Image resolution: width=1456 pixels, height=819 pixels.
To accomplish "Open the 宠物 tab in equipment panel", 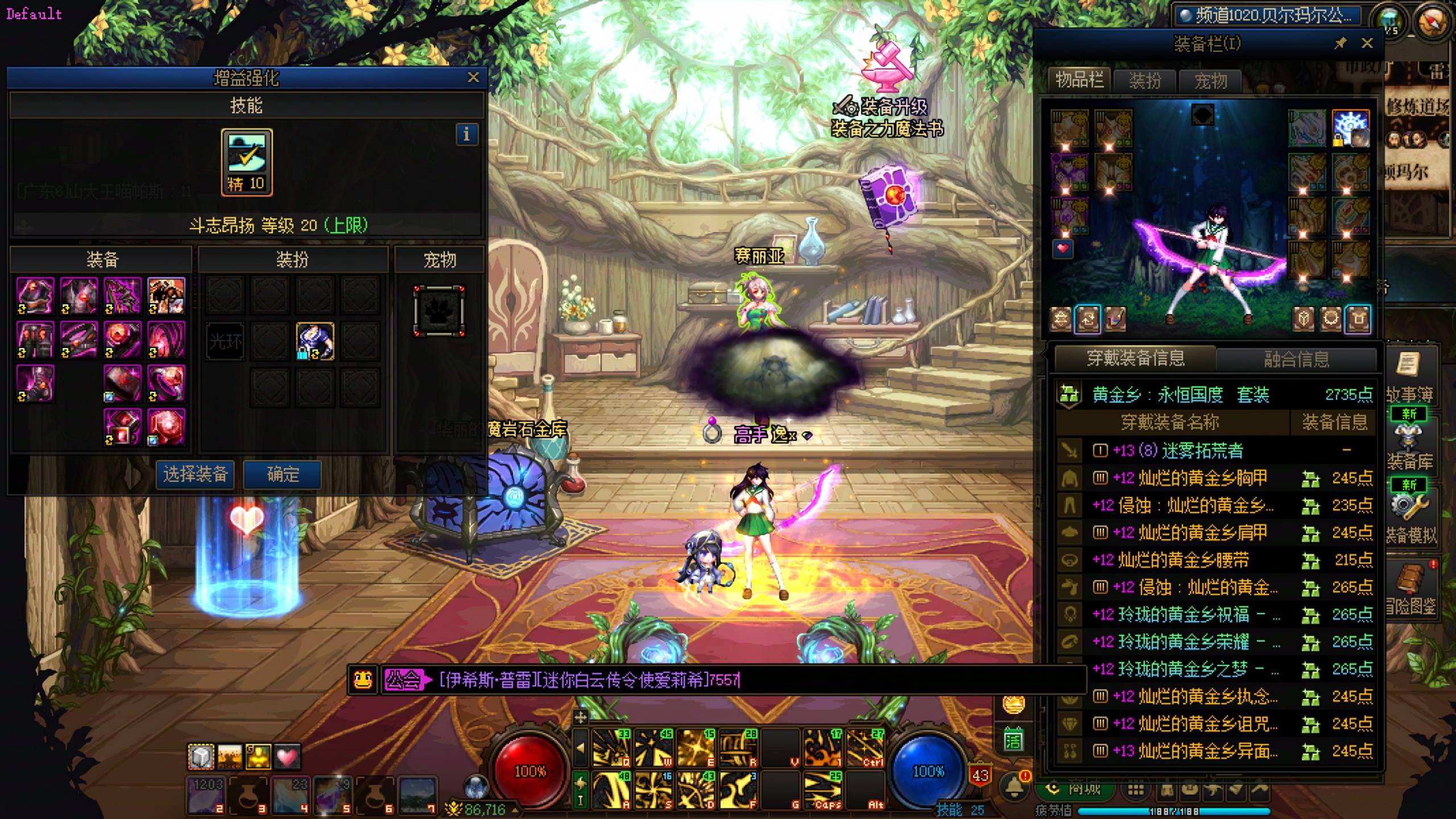I will coord(1210,81).
